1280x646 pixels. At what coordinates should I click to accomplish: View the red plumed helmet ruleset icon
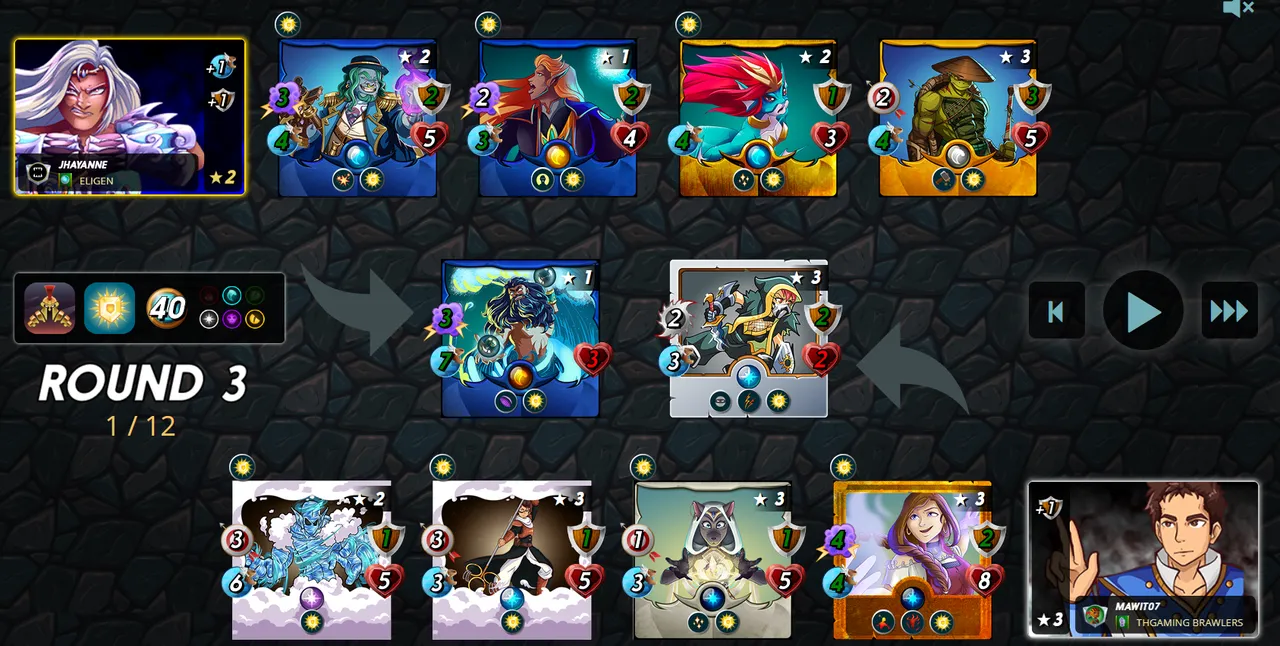tap(50, 308)
